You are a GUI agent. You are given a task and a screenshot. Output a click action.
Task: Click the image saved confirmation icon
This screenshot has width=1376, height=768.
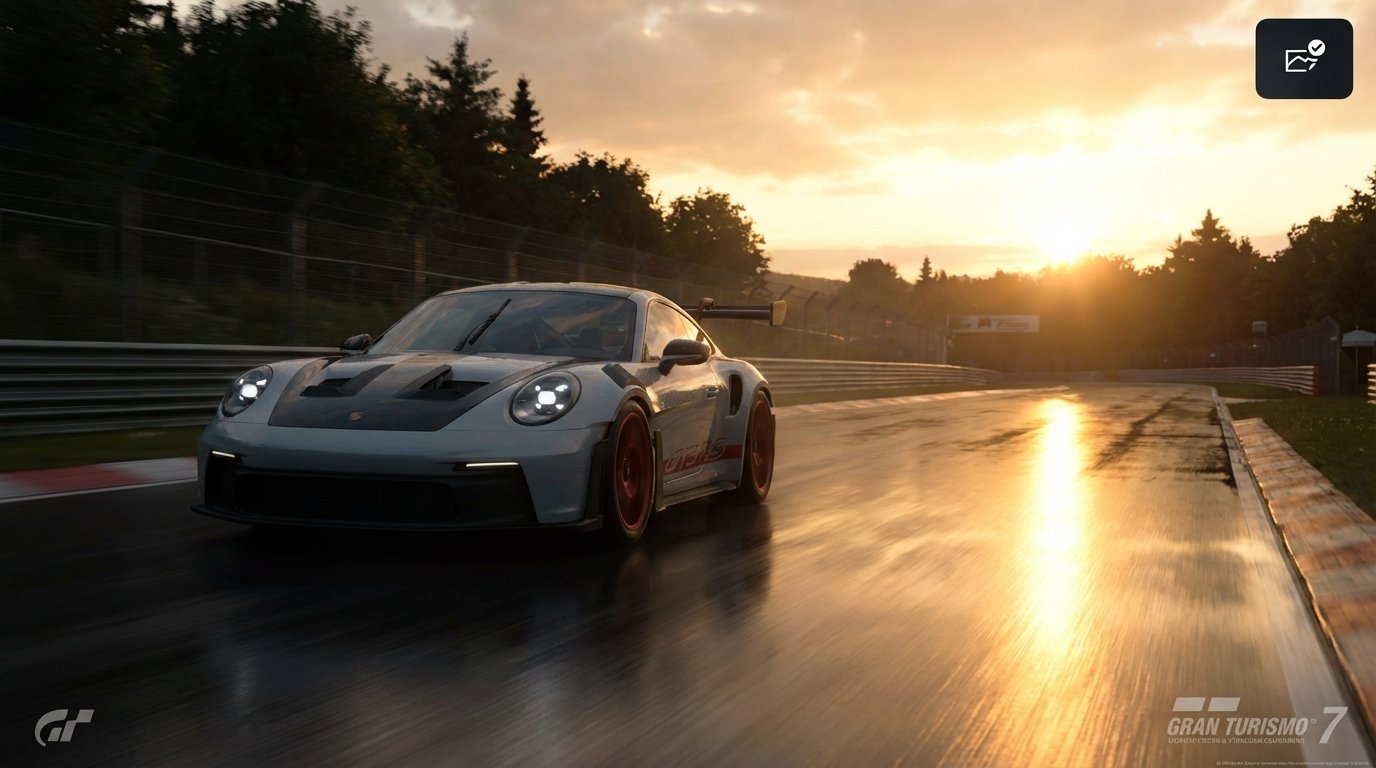[1302, 57]
